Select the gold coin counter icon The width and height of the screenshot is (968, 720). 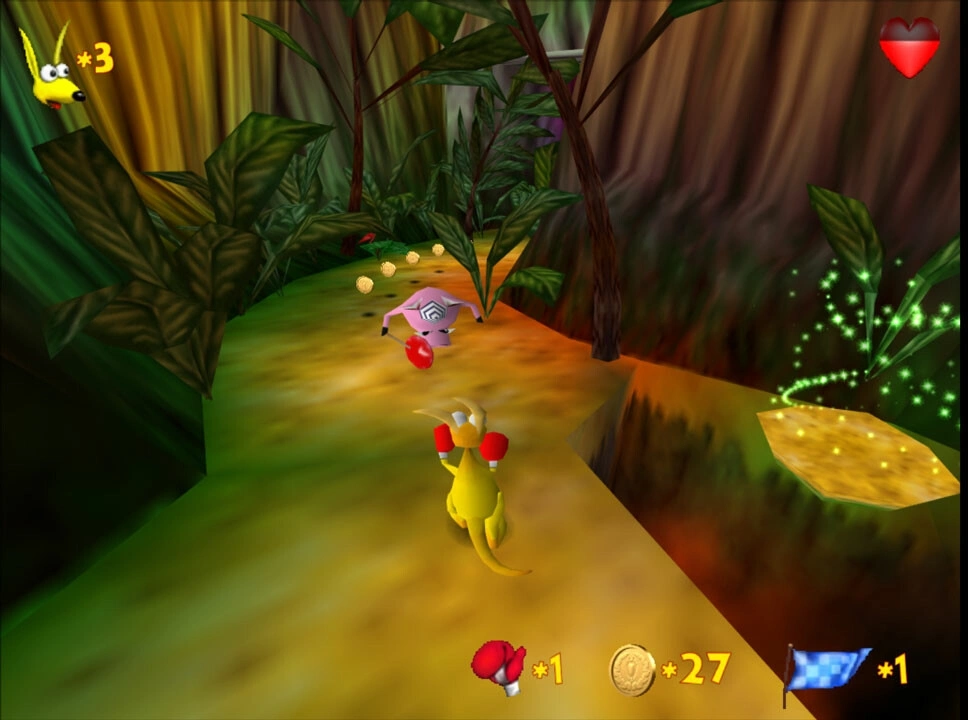[x=632, y=669]
